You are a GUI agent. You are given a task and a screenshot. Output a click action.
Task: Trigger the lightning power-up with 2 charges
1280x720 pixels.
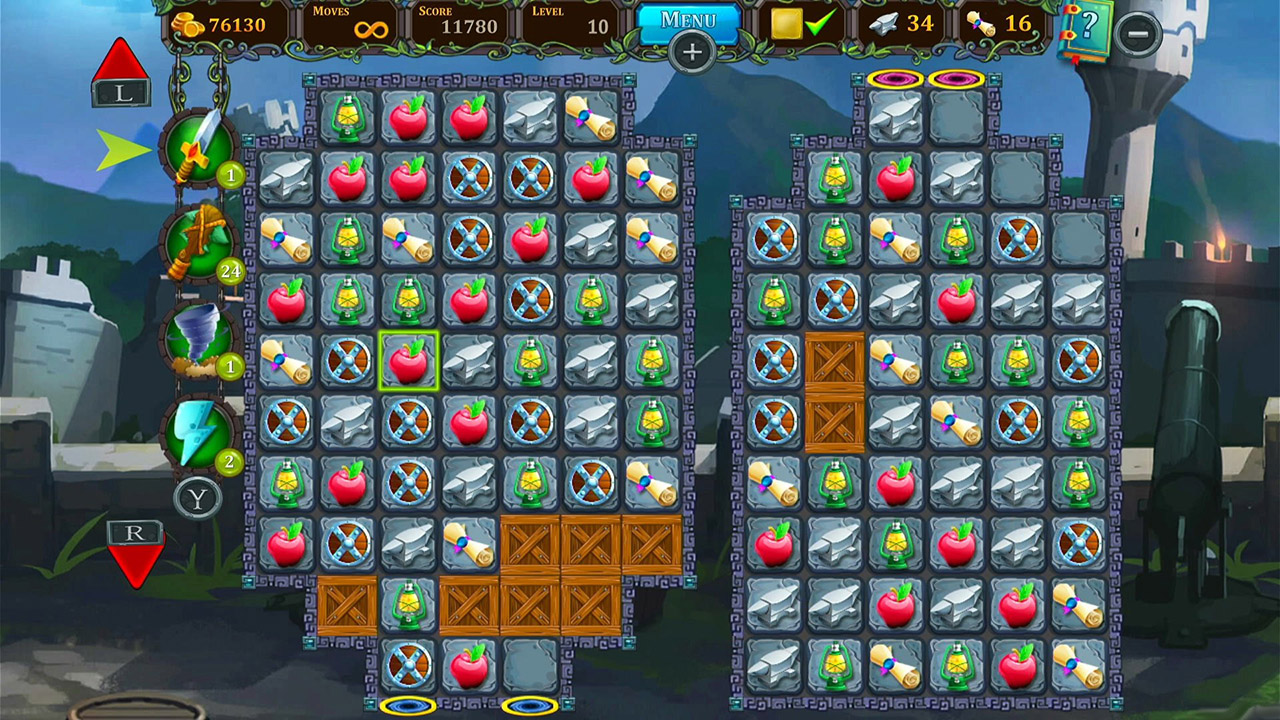197,432
